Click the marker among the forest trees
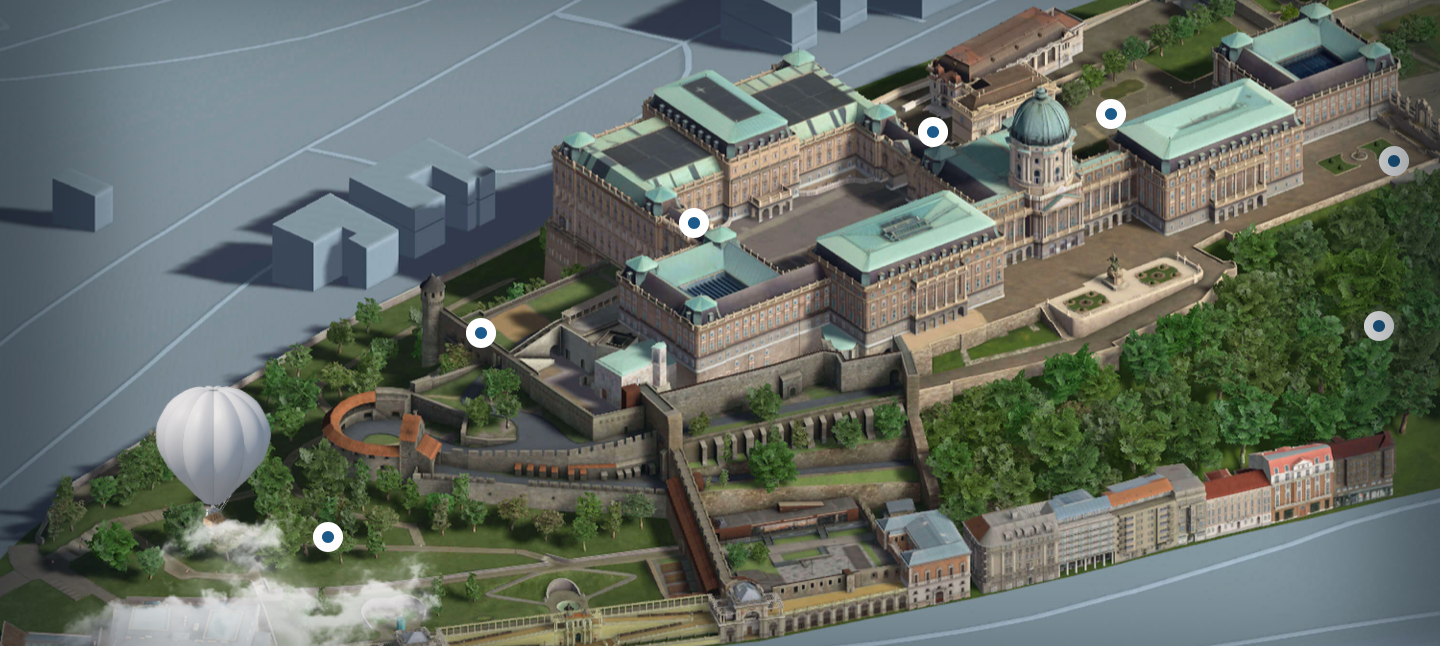1440x646 pixels. [1379, 325]
